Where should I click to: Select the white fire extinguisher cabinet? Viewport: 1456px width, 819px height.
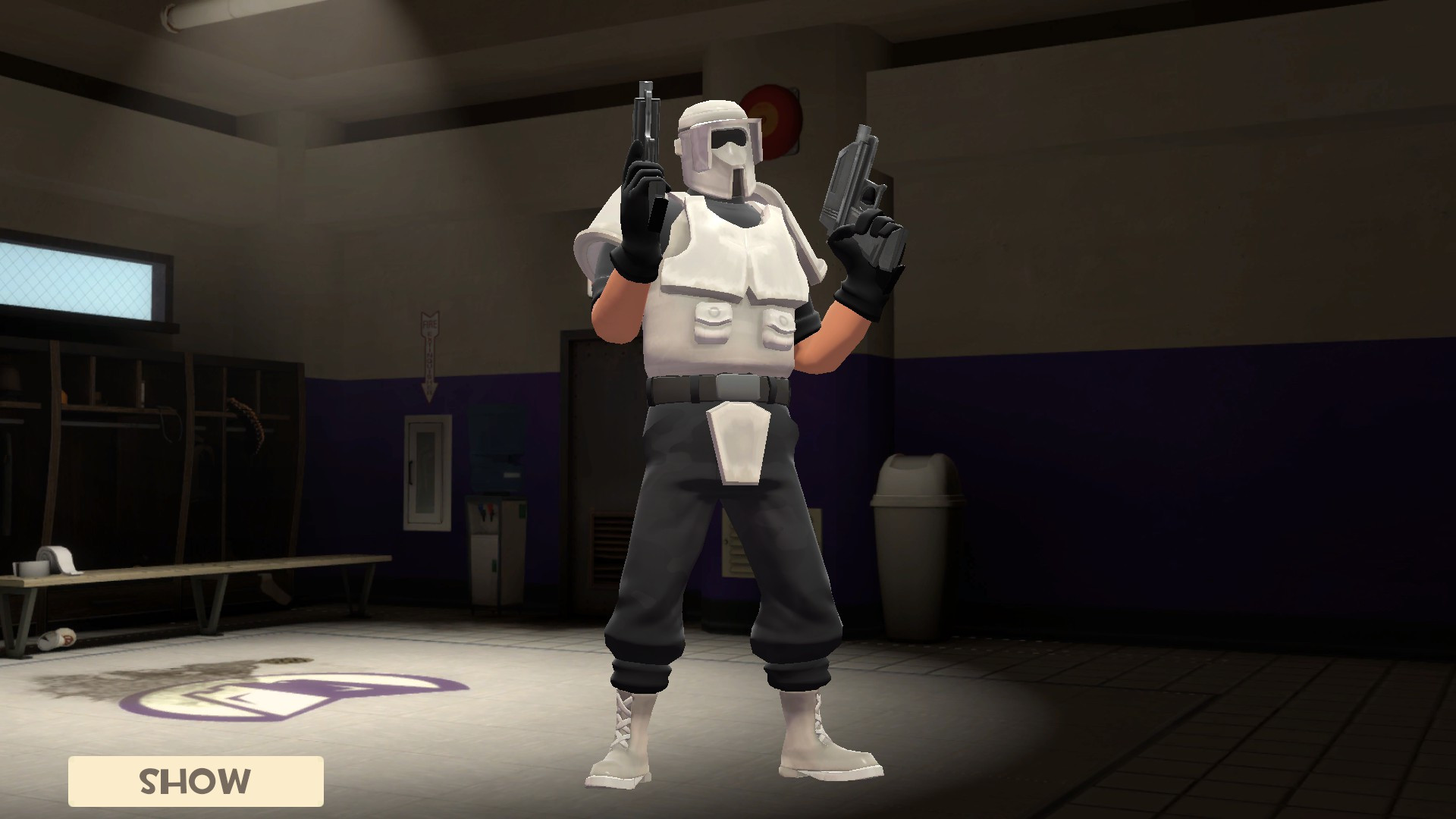(x=426, y=470)
